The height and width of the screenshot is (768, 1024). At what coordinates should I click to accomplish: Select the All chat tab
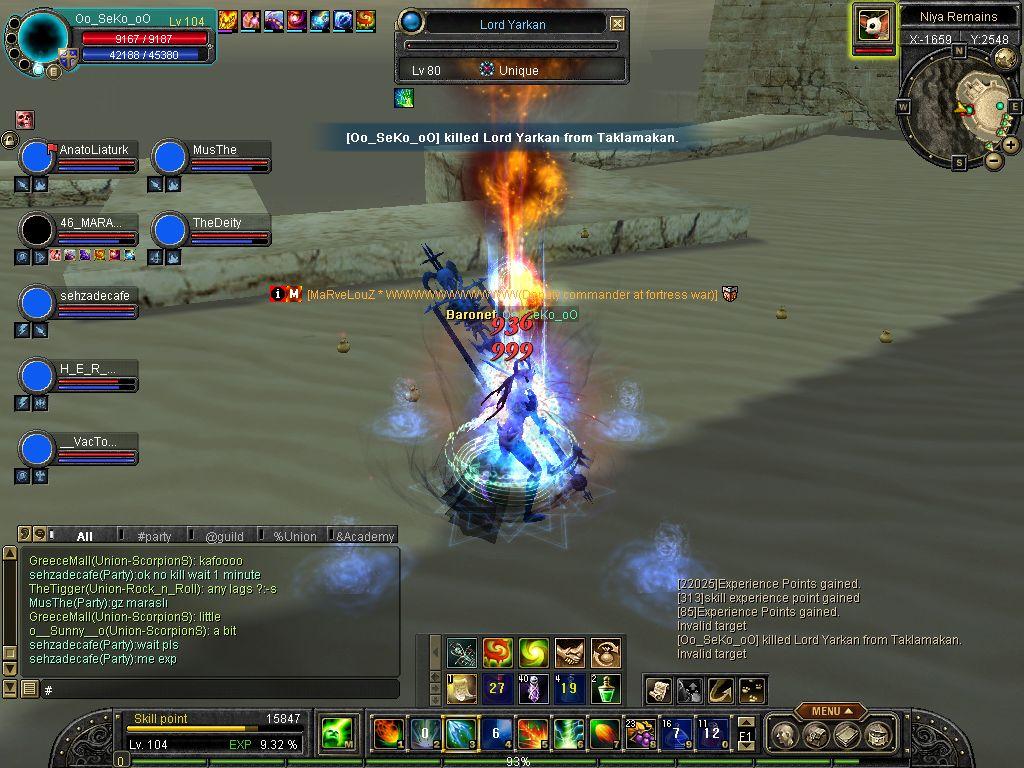point(84,536)
